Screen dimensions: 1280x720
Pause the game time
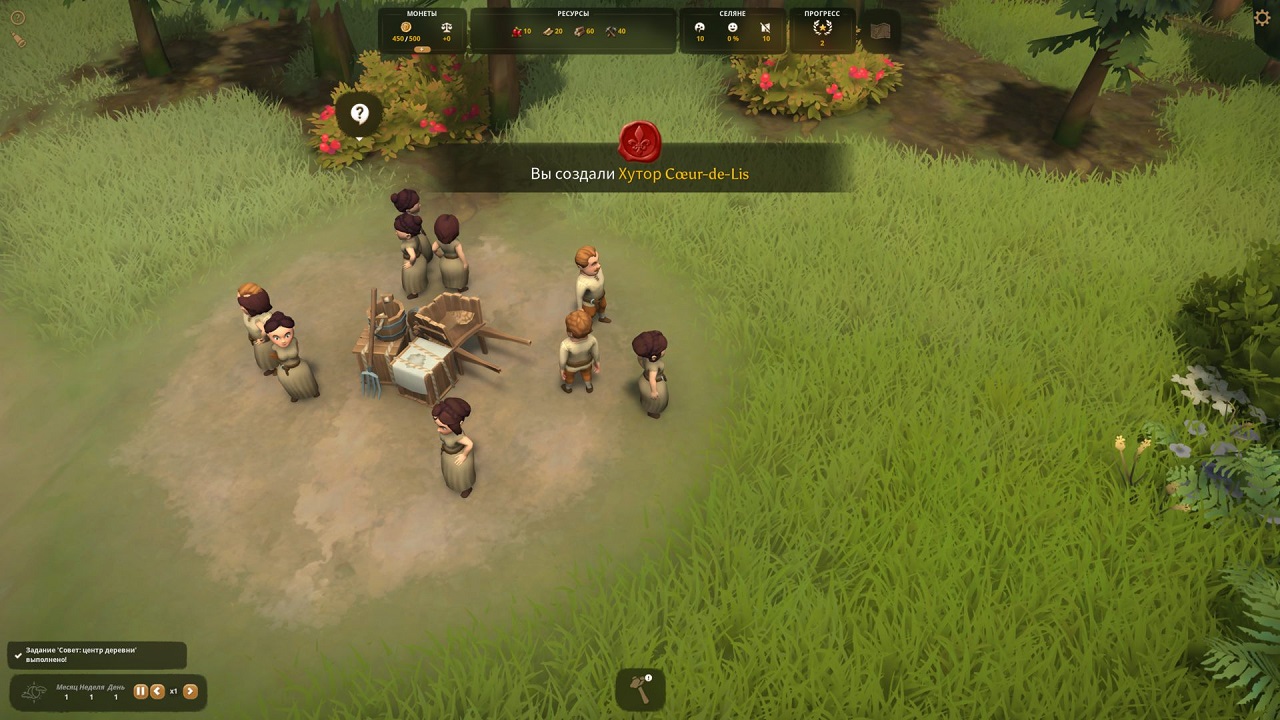[x=141, y=691]
